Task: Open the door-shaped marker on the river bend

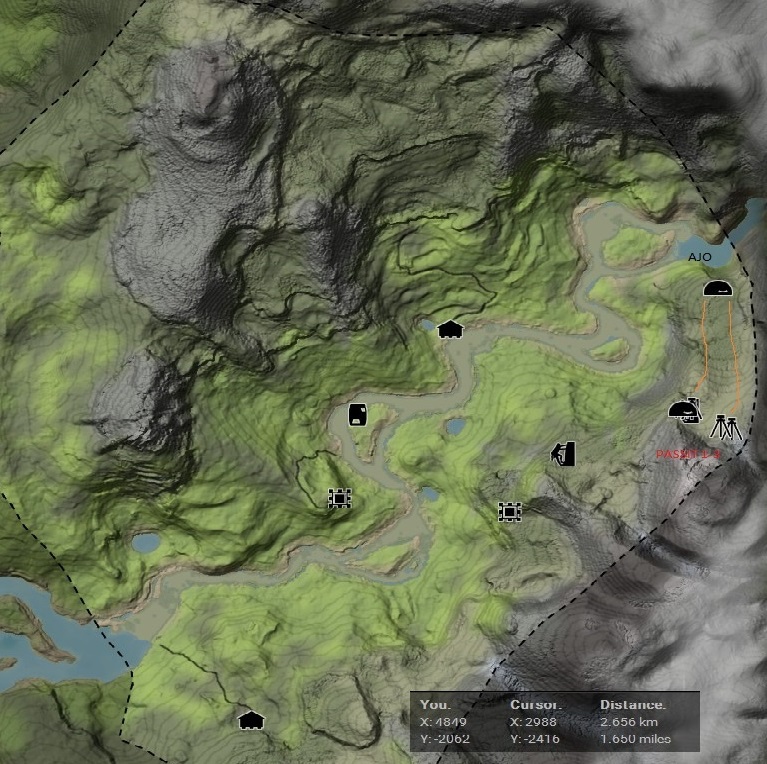Action: [356, 414]
